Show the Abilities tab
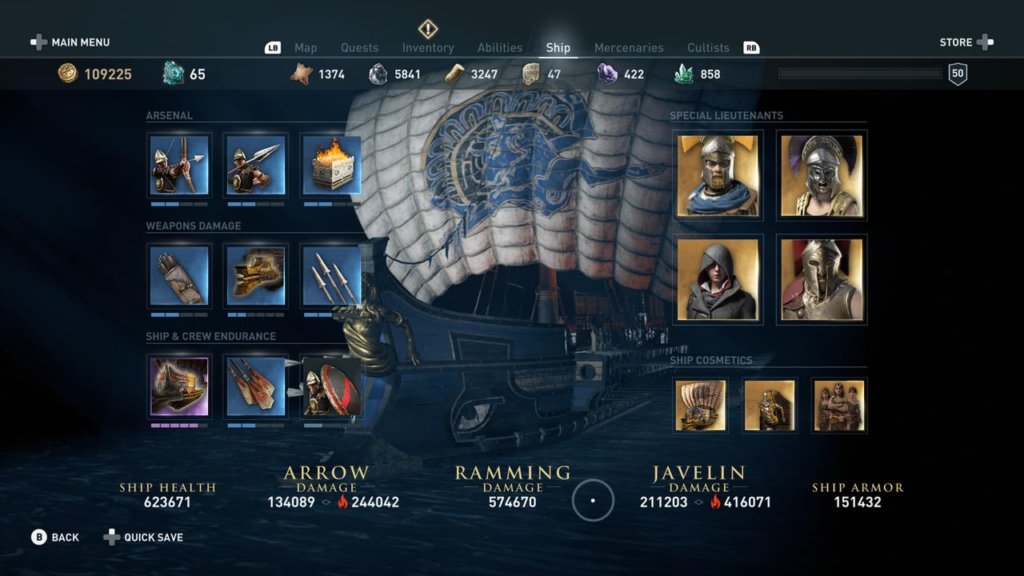 click(500, 48)
